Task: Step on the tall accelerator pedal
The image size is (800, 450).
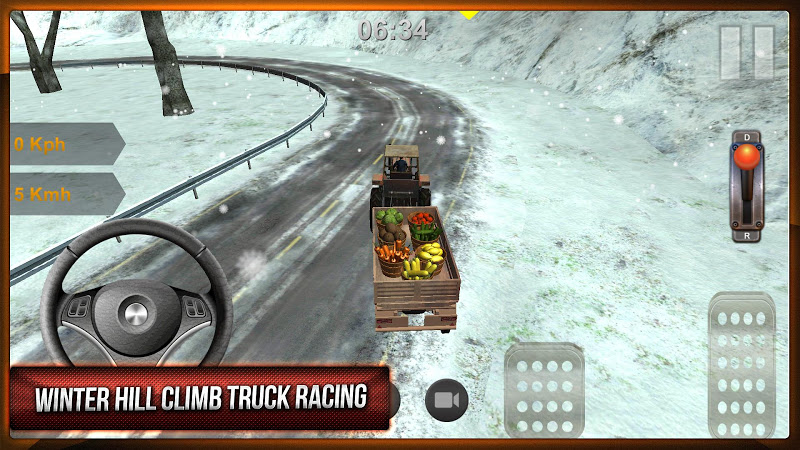Action: [x=741, y=366]
